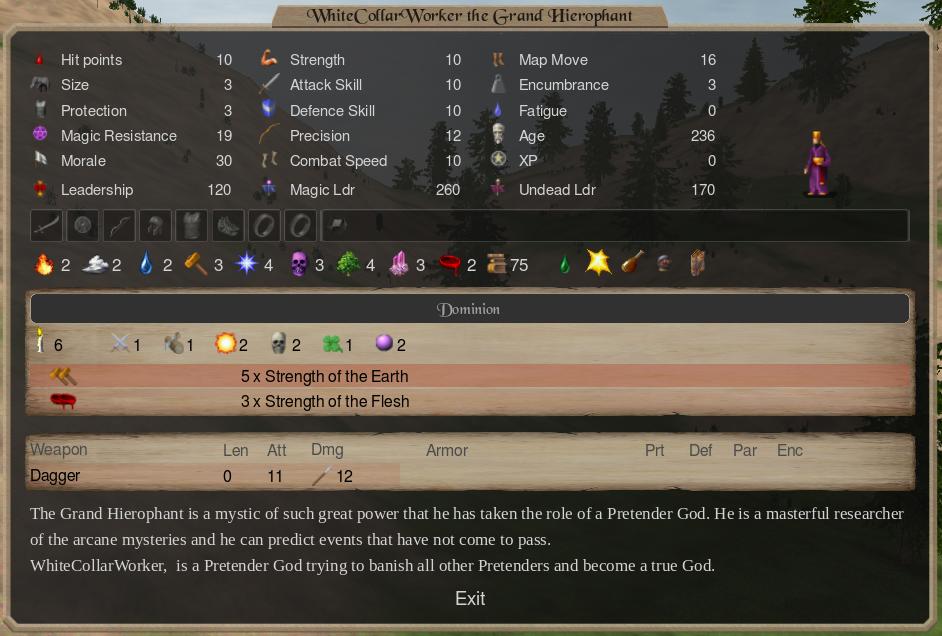Click the water magic droplet icon

tap(146, 264)
